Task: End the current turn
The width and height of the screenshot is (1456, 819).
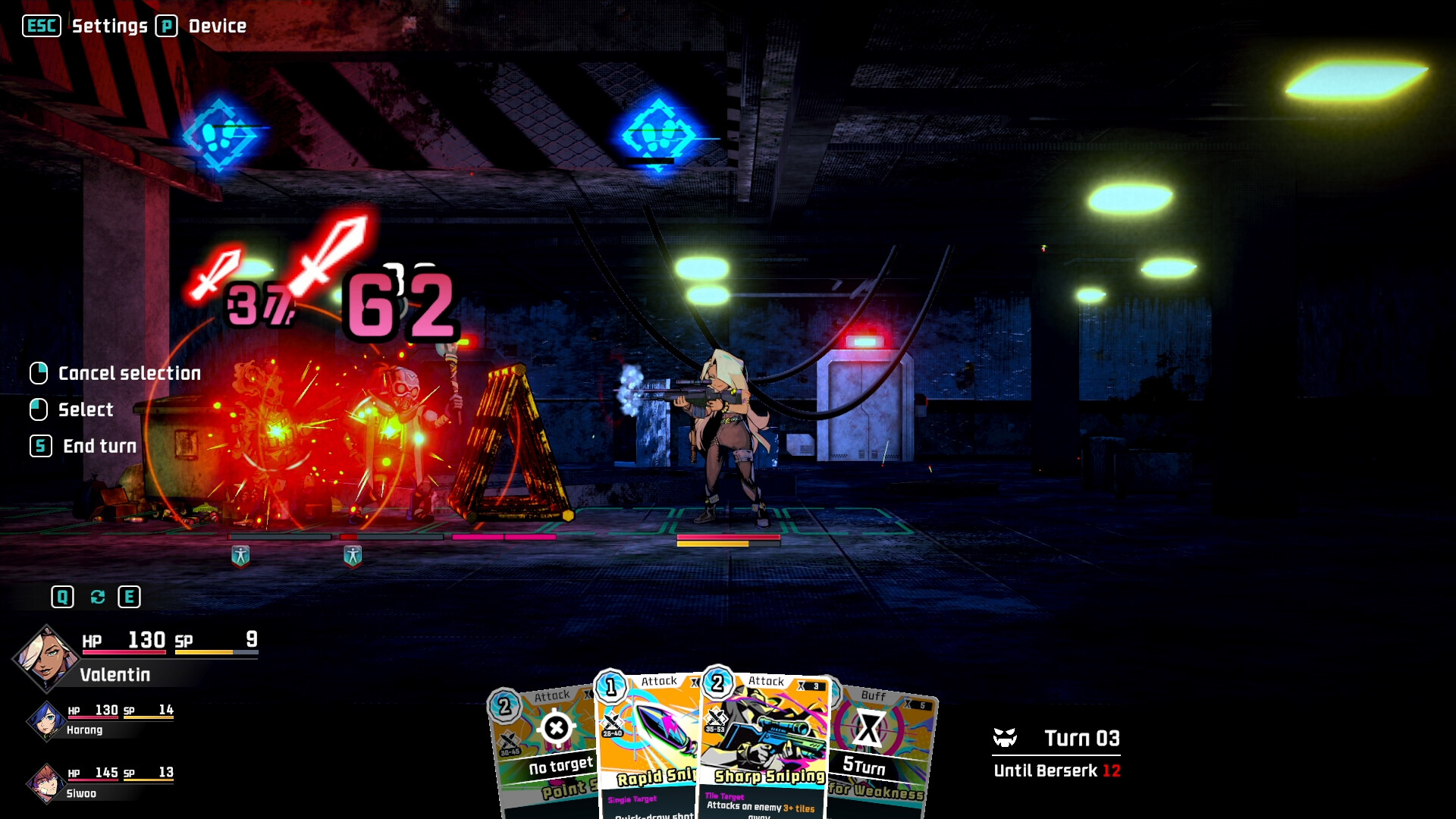Action: click(x=99, y=446)
